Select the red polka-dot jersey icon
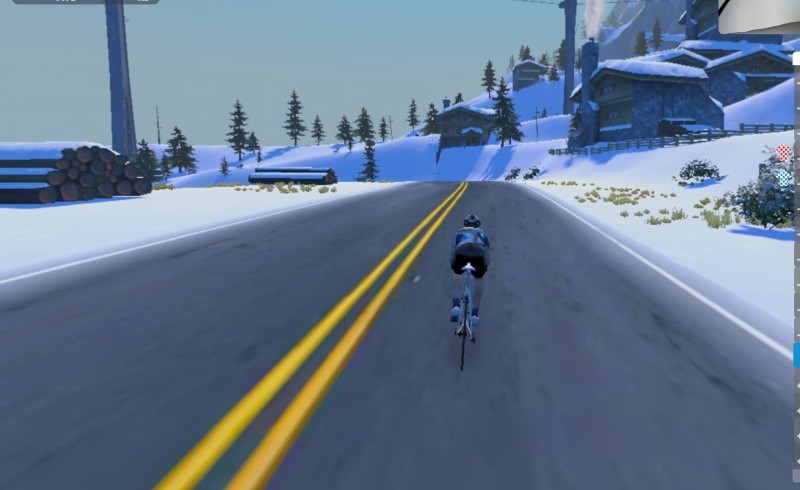The height and width of the screenshot is (490, 800). tap(784, 153)
